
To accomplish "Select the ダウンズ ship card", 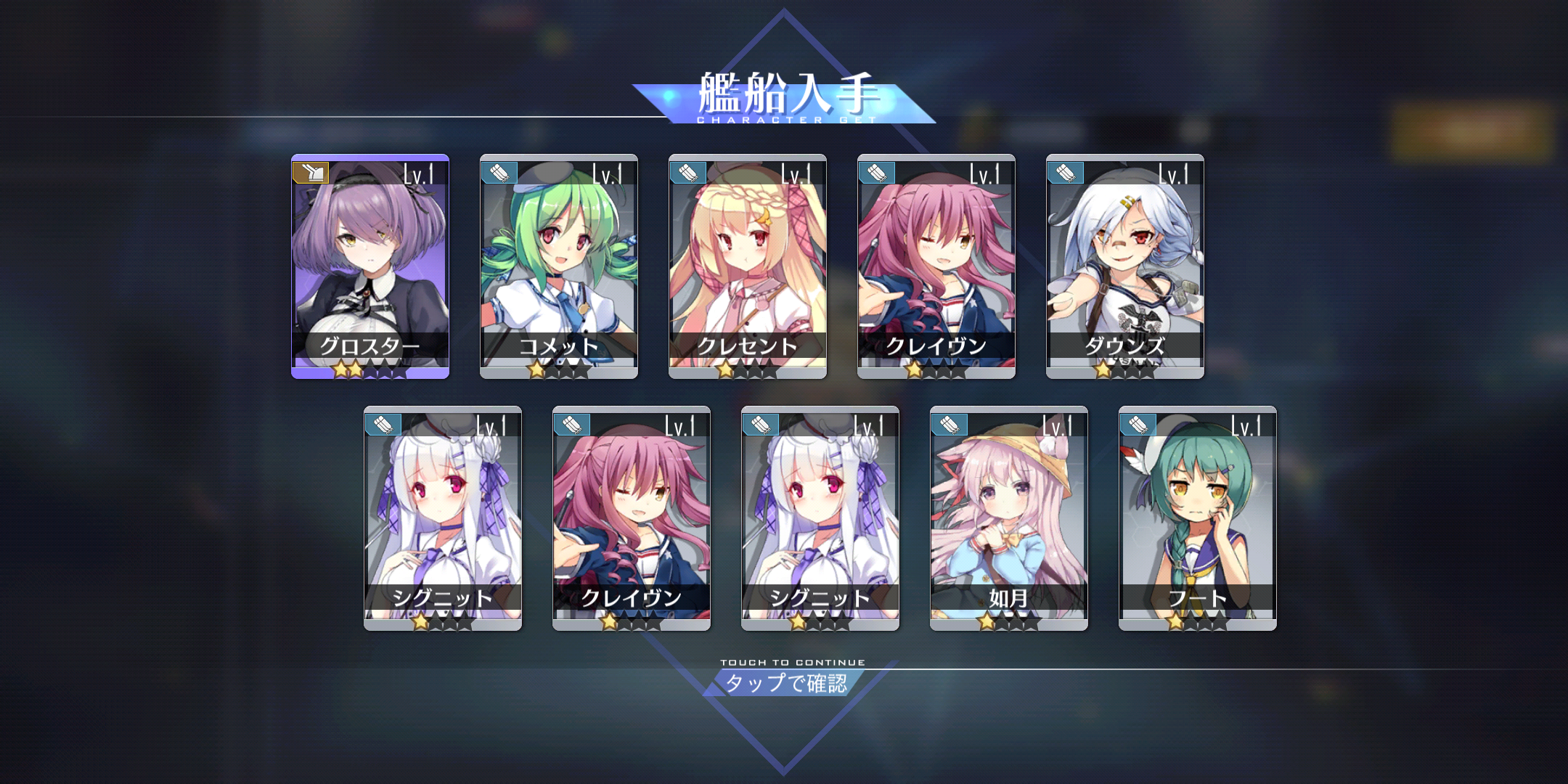I will tap(1125, 266).
